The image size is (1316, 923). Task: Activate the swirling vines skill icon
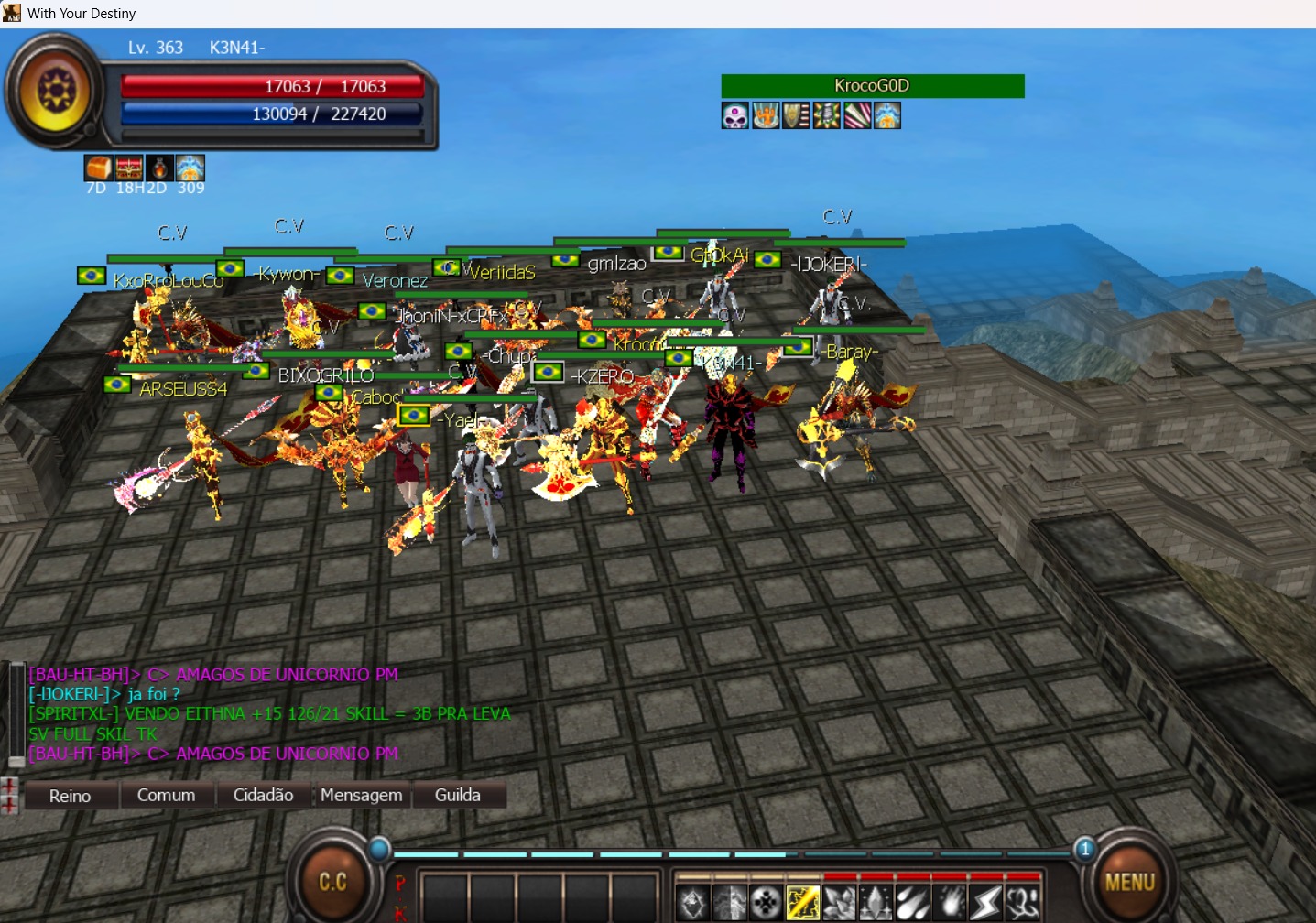(1022, 903)
